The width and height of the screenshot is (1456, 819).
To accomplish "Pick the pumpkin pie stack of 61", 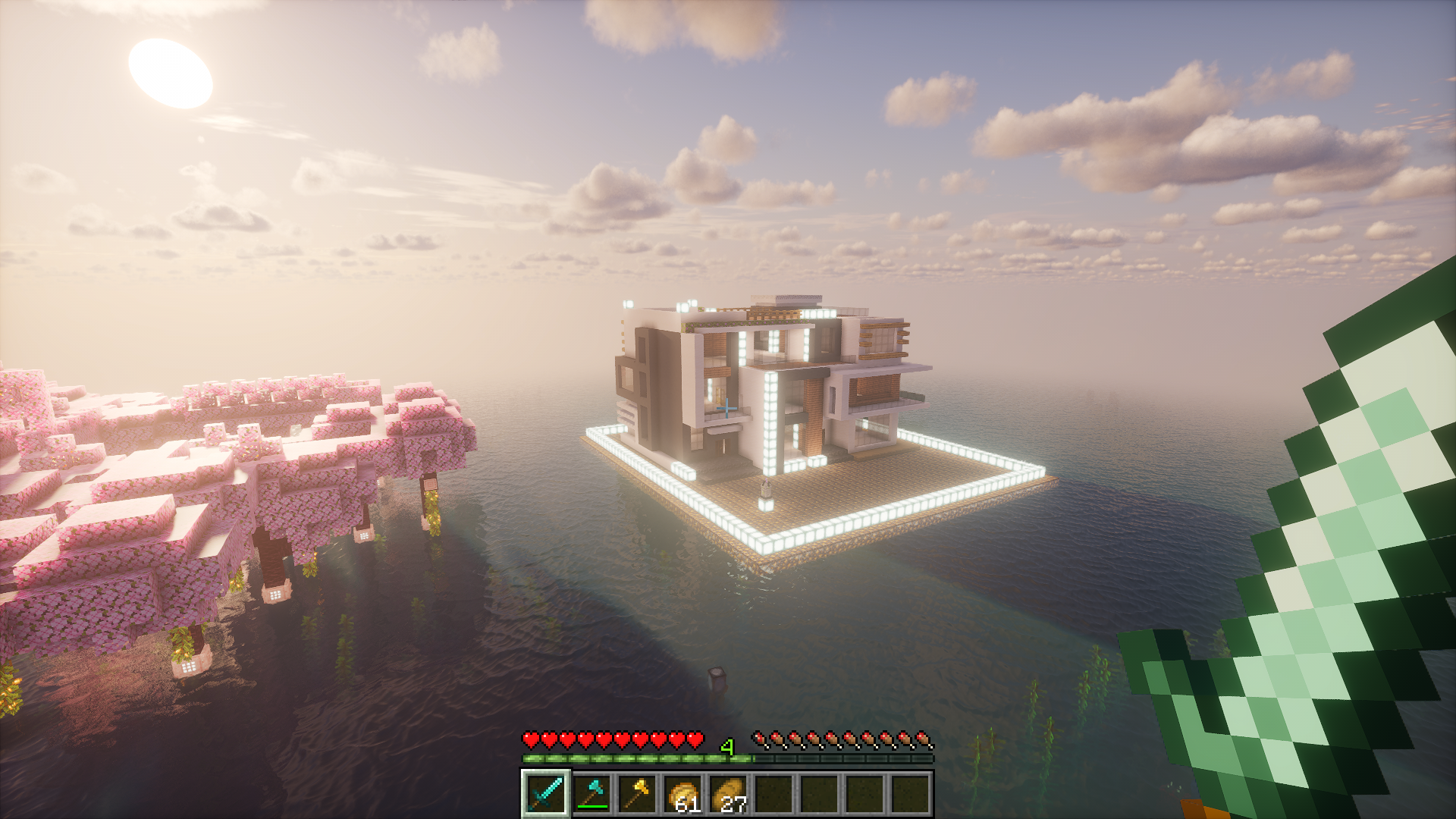I will pyautogui.click(x=682, y=793).
